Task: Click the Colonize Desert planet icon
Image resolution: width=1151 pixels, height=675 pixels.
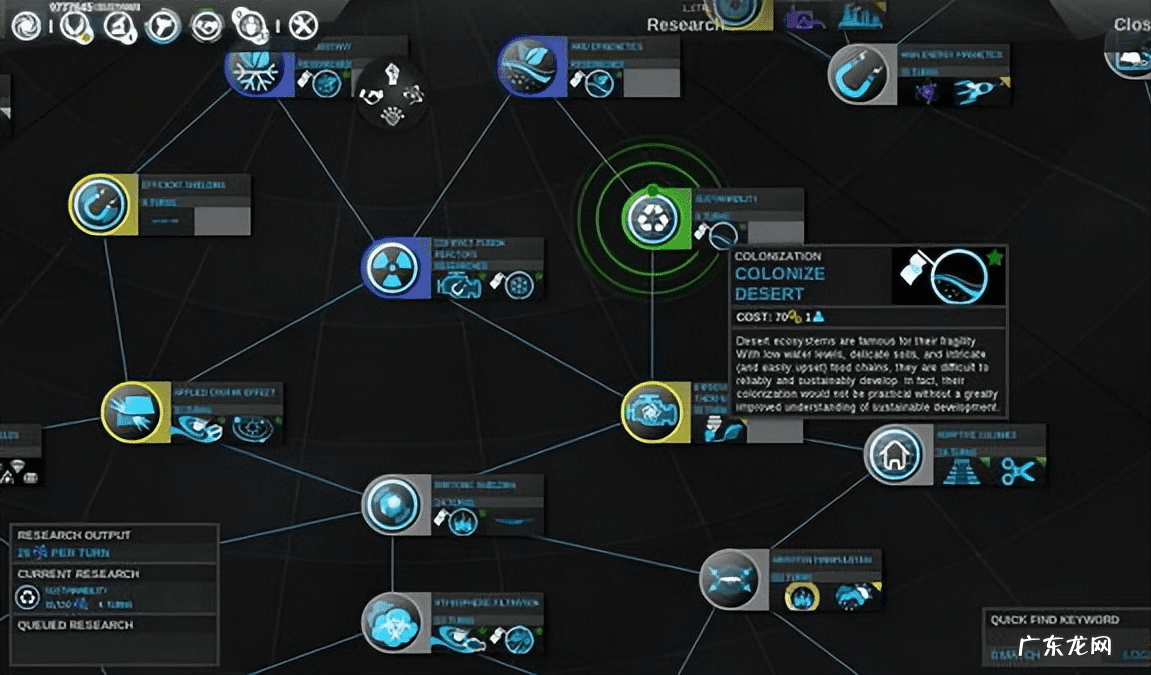Action: [949, 276]
